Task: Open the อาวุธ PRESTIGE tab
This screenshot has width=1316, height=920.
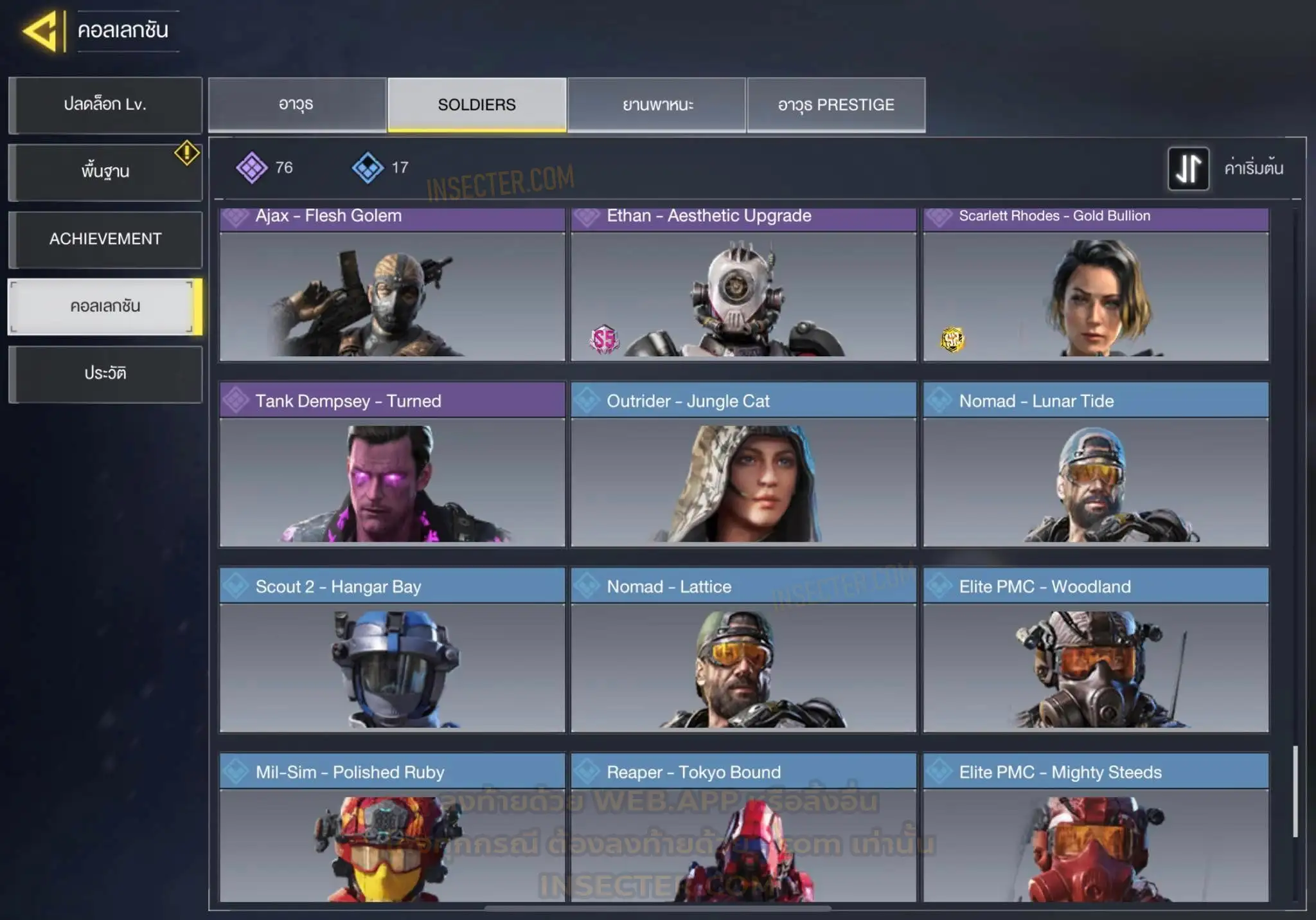Action: click(x=836, y=105)
